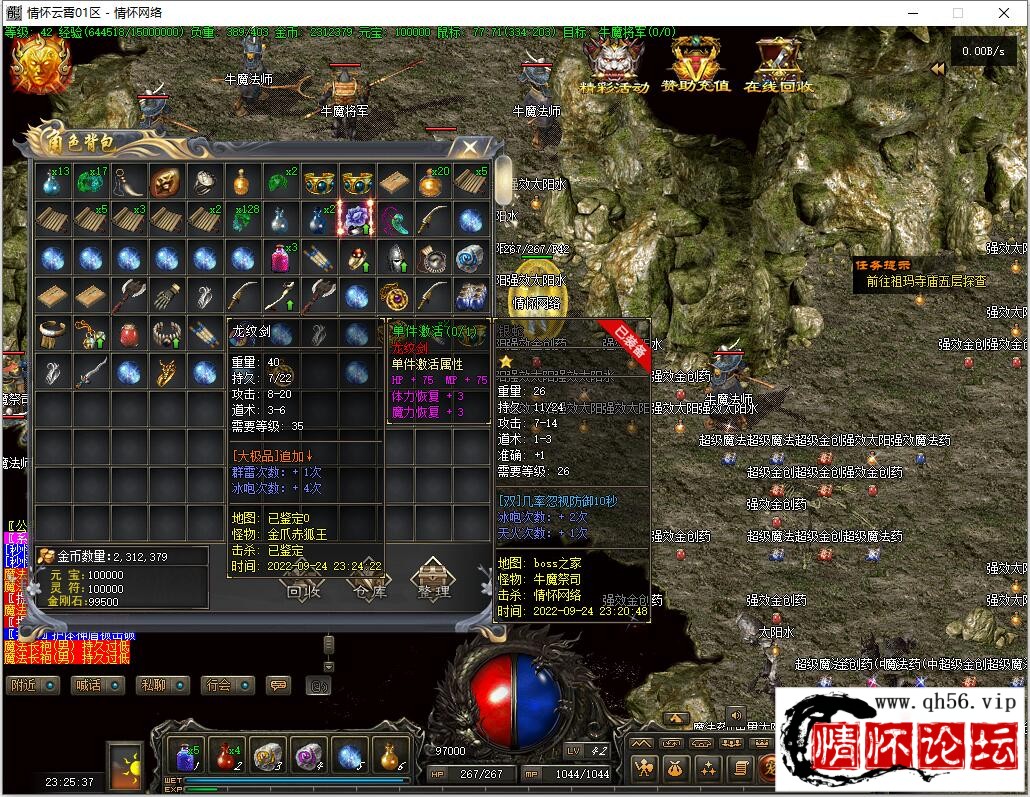Image resolution: width=1030 pixels, height=797 pixels.
Task: Toggle the 行会 guild chat channel
Action: [x=227, y=685]
